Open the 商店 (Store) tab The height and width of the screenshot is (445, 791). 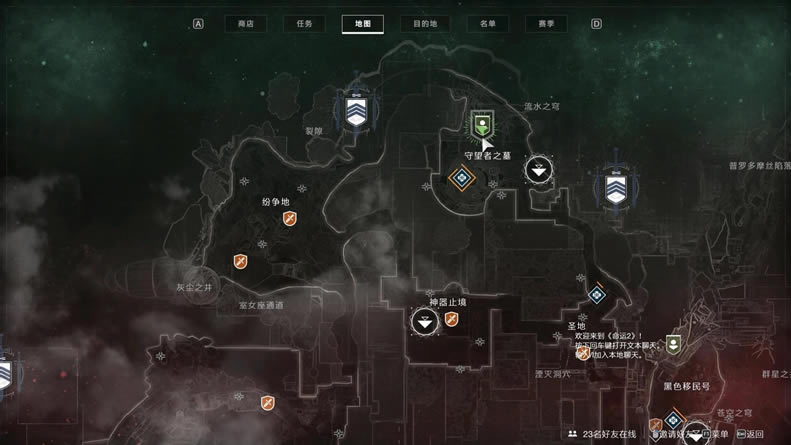239,24
